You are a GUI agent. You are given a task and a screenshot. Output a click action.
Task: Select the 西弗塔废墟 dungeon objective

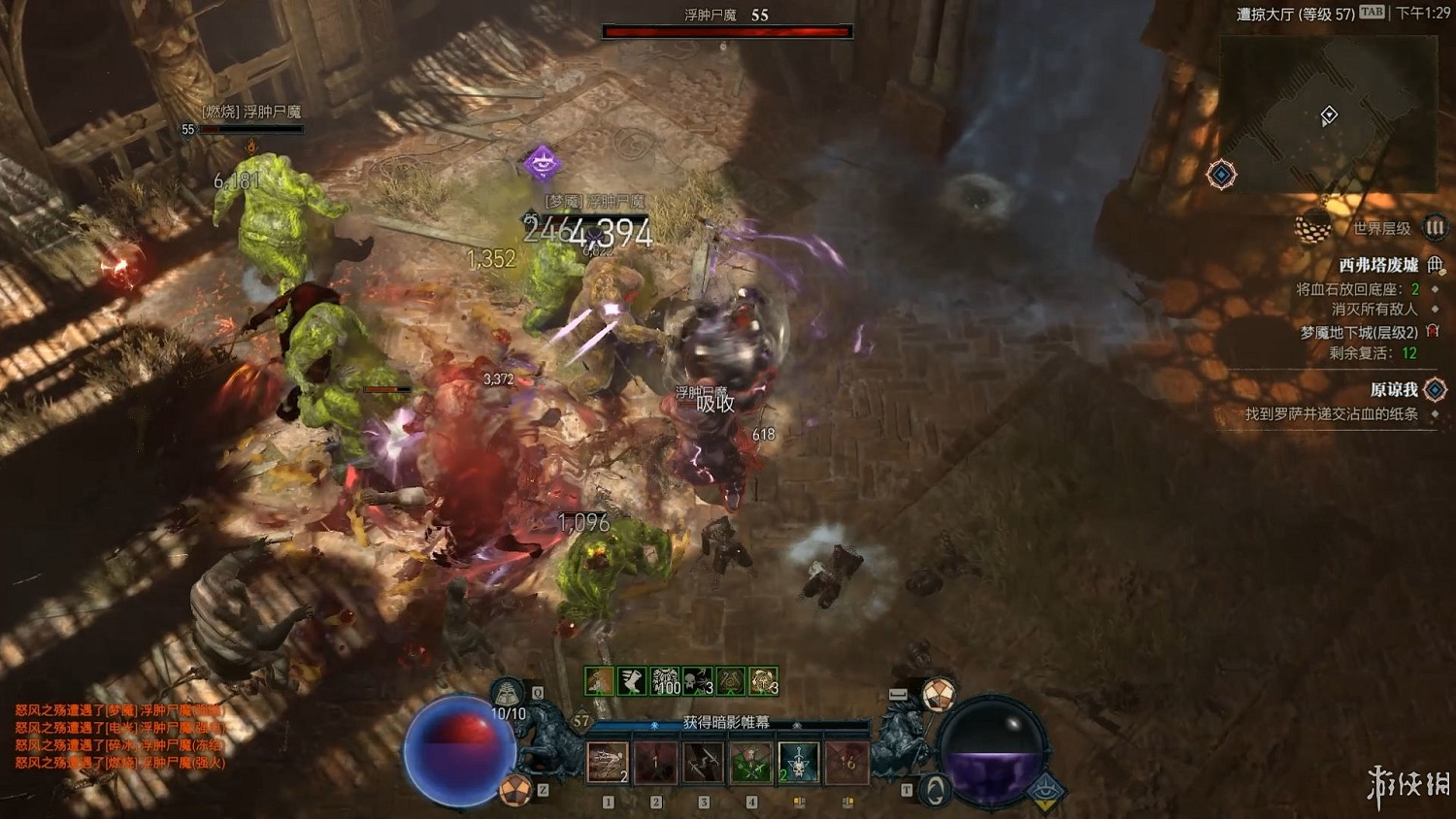pos(1378,265)
